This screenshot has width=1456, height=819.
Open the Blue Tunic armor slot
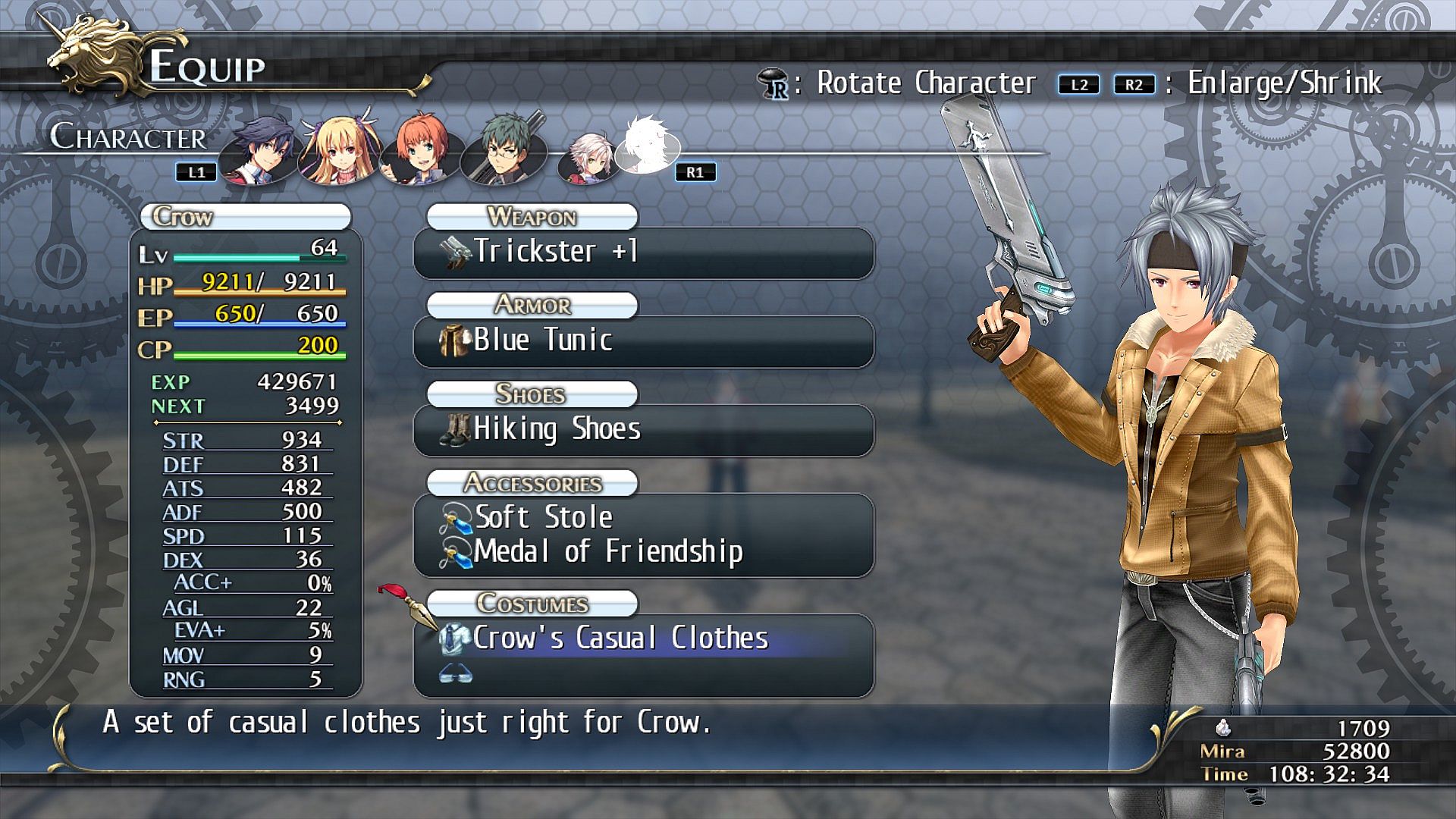[x=643, y=340]
